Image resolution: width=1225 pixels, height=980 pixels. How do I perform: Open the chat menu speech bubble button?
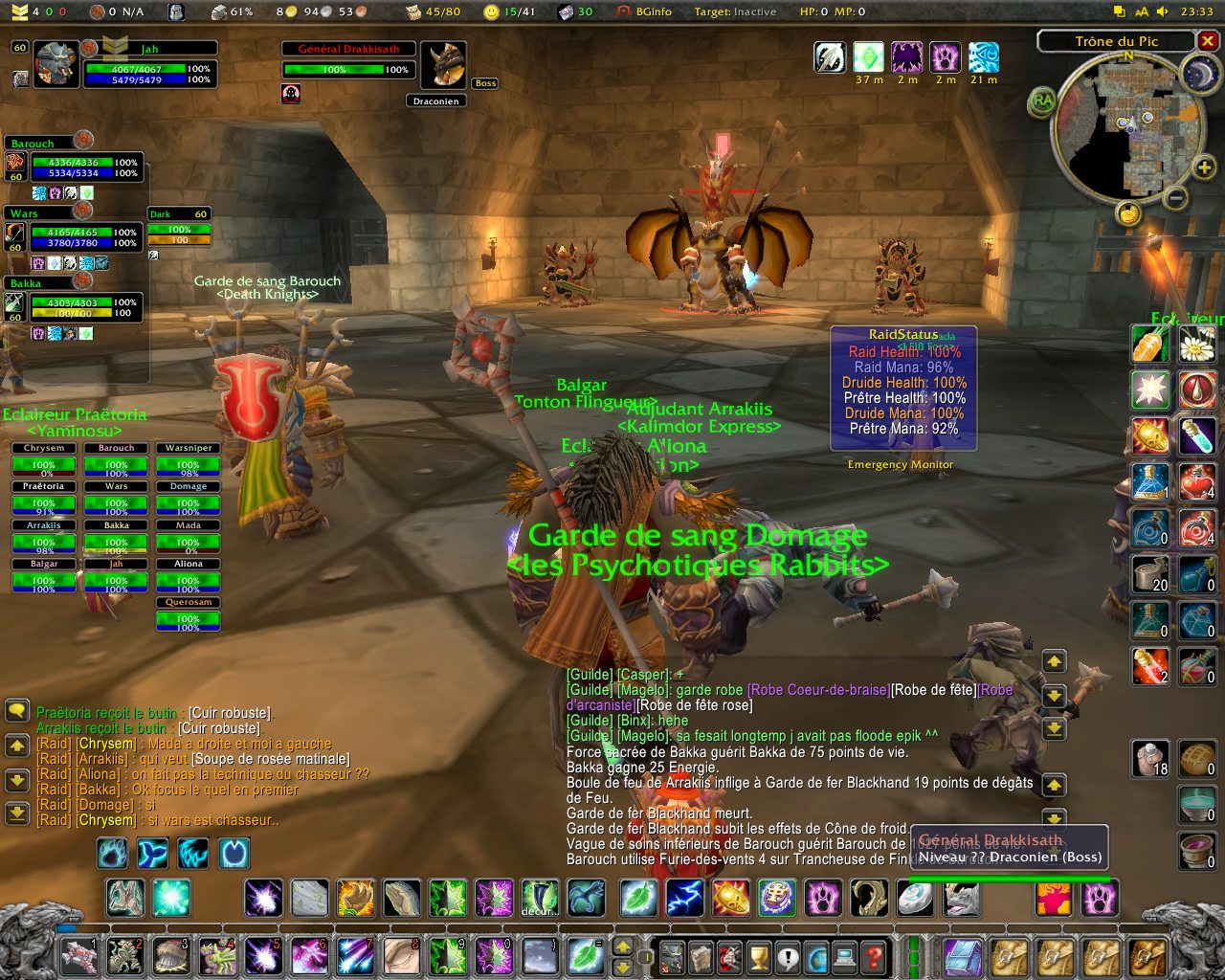(x=17, y=711)
